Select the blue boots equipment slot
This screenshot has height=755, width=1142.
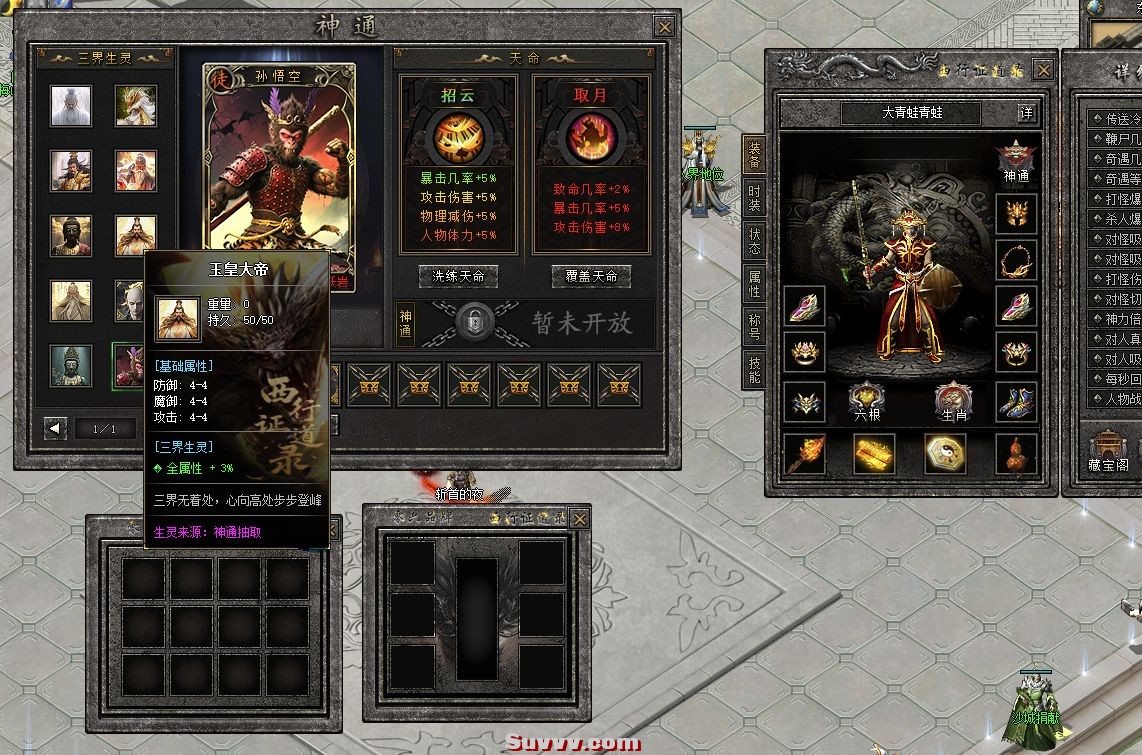point(1016,402)
